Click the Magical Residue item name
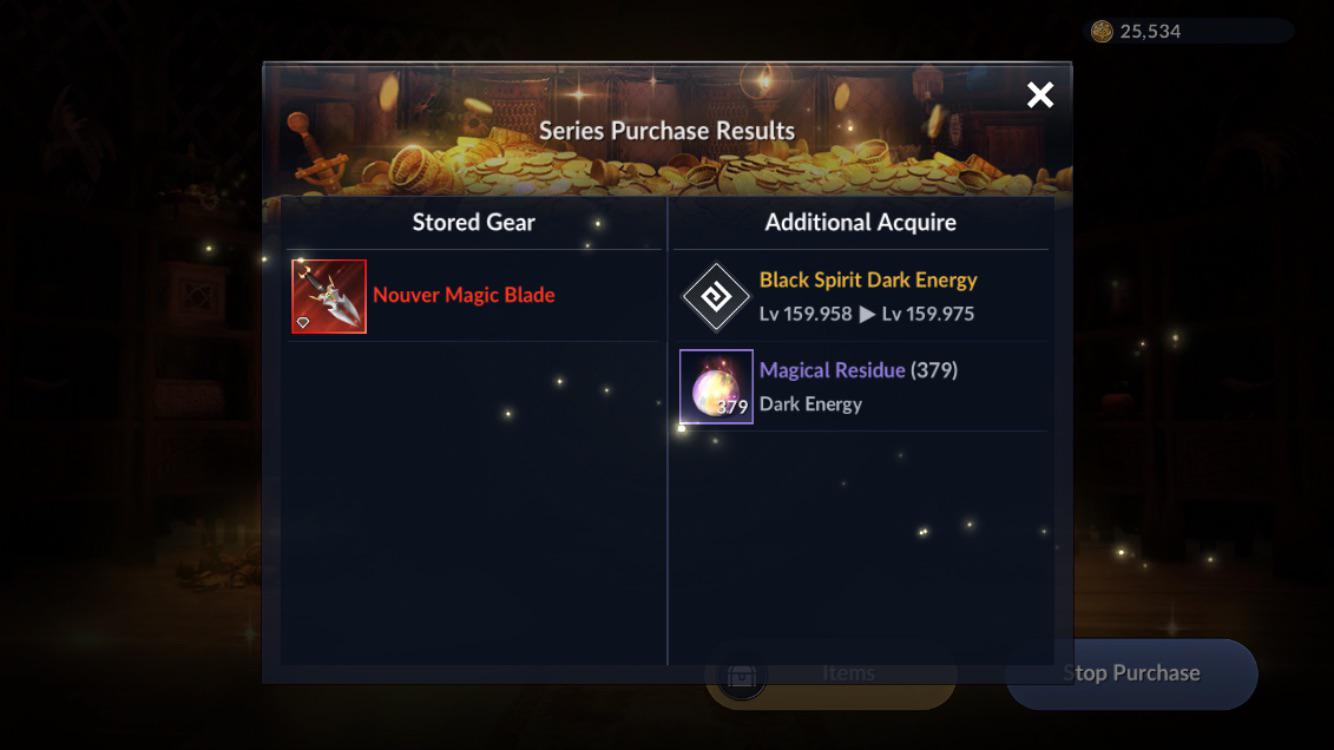The height and width of the screenshot is (750, 1334). pos(832,370)
